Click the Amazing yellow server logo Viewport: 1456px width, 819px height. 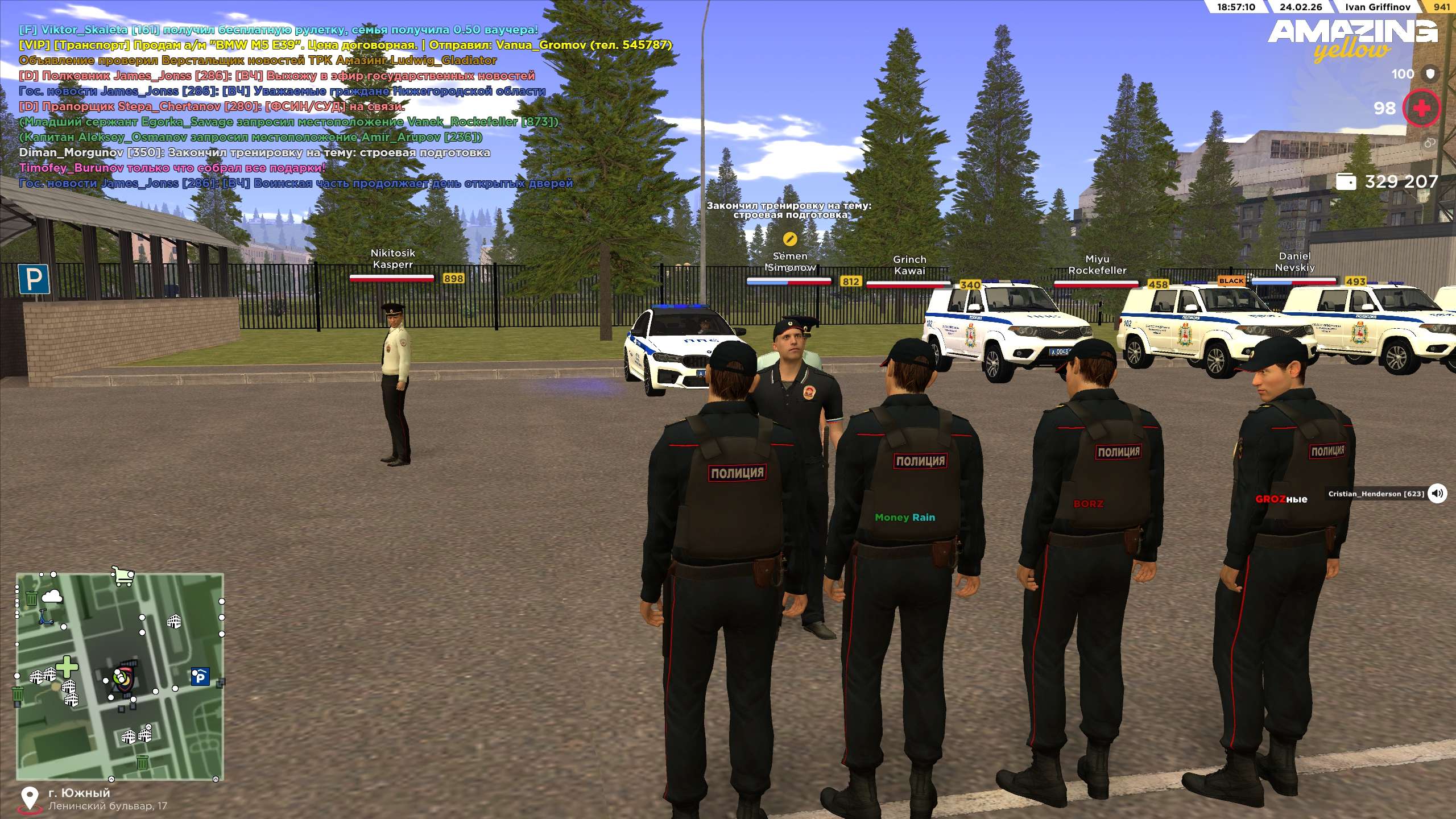[x=1352, y=40]
